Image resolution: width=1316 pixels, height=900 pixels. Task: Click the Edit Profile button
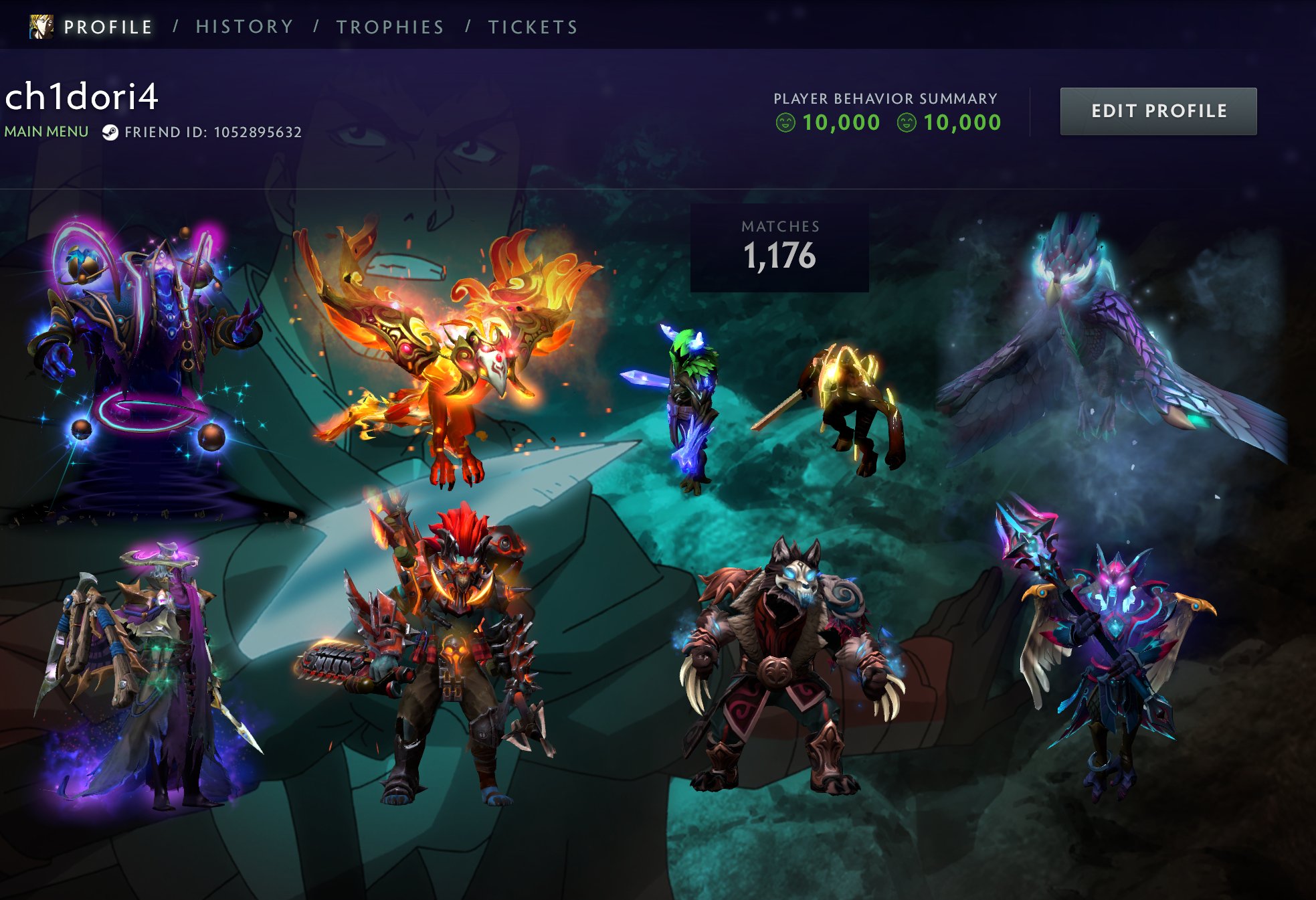pos(1158,111)
